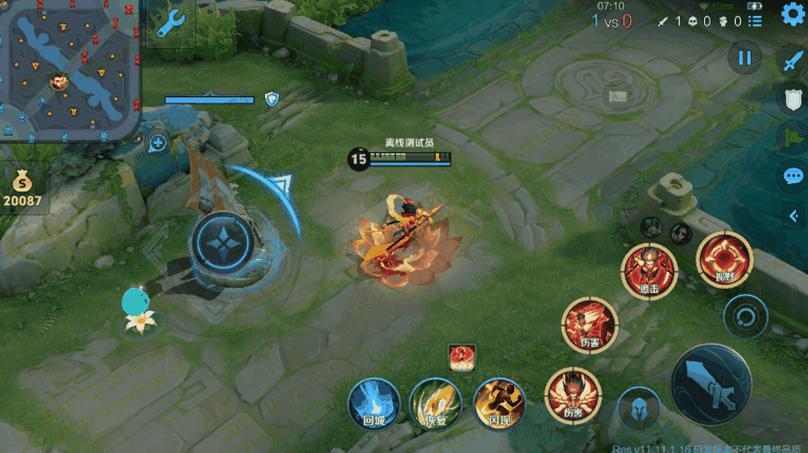The height and width of the screenshot is (453, 808).
Task: Open the chat speech bubble
Action: pos(792,177)
